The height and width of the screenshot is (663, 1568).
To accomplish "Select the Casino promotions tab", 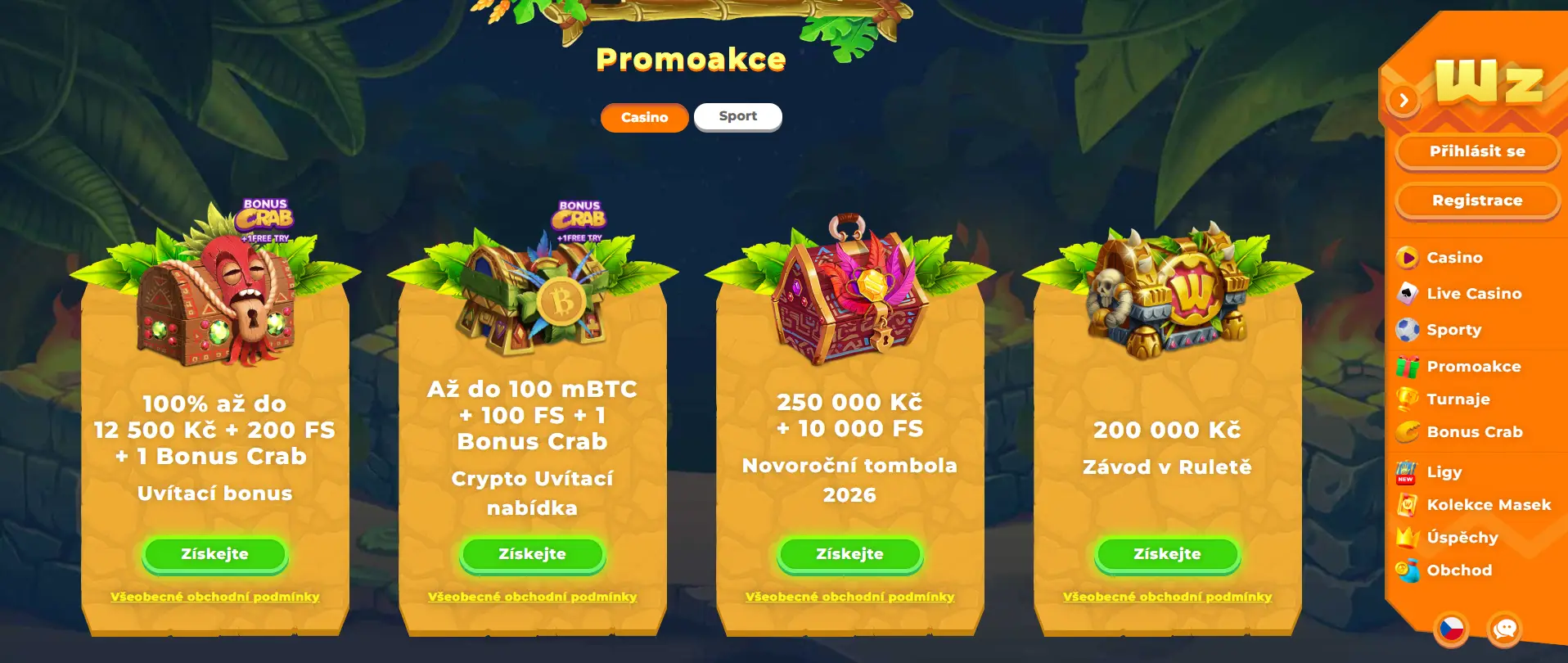I will click(643, 117).
